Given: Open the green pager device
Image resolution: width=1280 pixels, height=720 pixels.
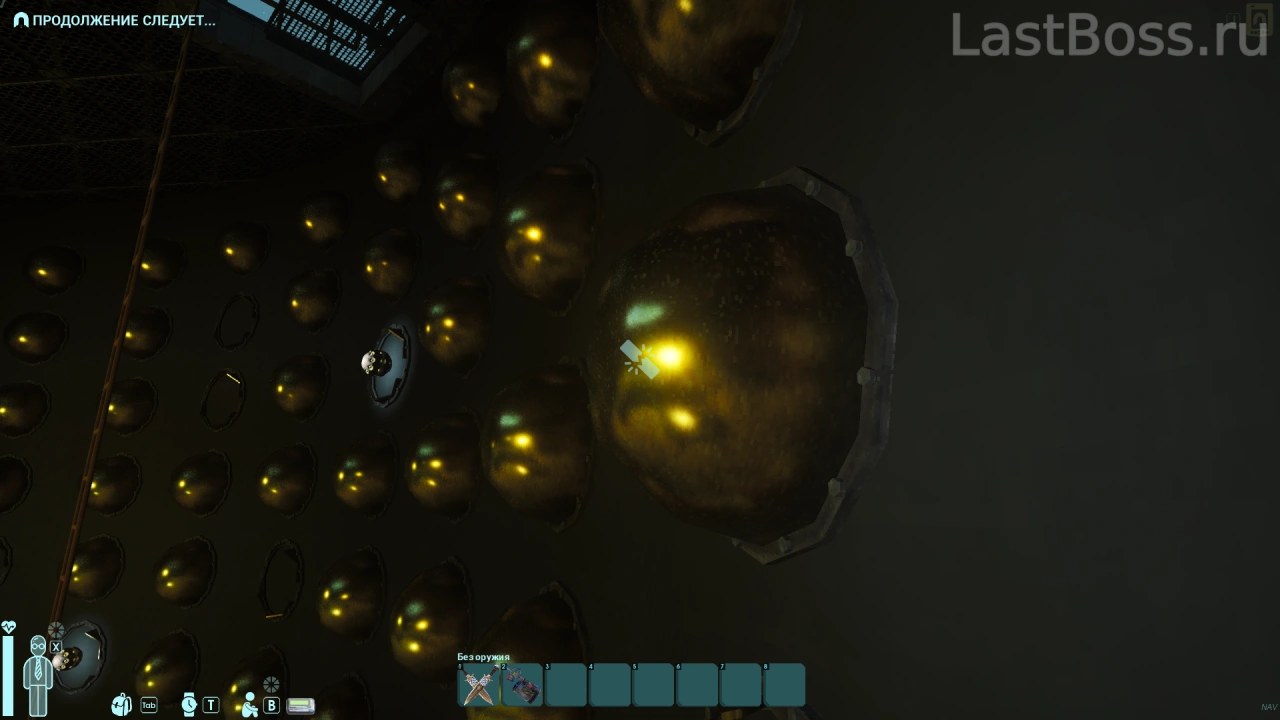Looking at the screenshot, I should click(x=300, y=705).
